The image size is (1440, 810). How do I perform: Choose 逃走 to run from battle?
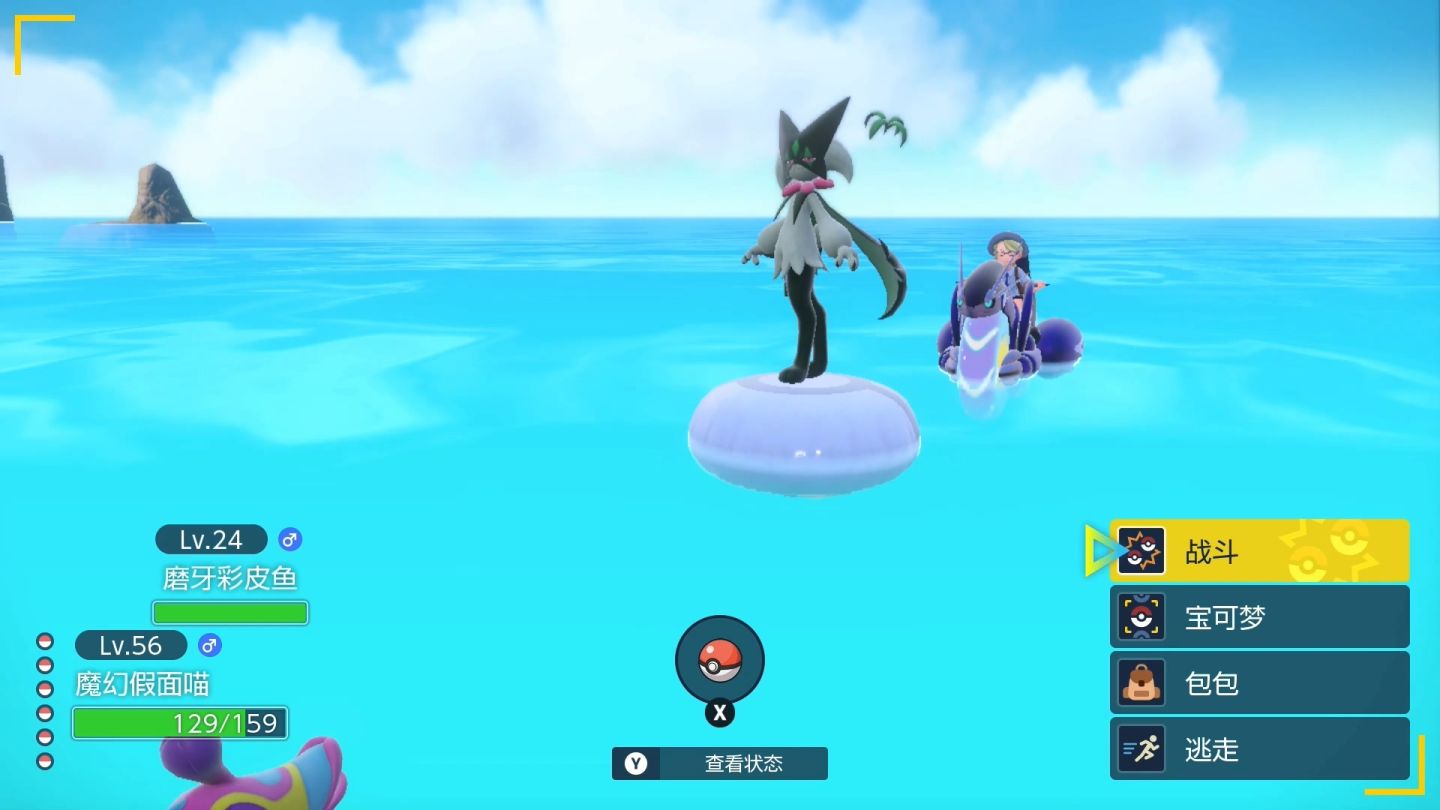pyautogui.click(x=1258, y=749)
